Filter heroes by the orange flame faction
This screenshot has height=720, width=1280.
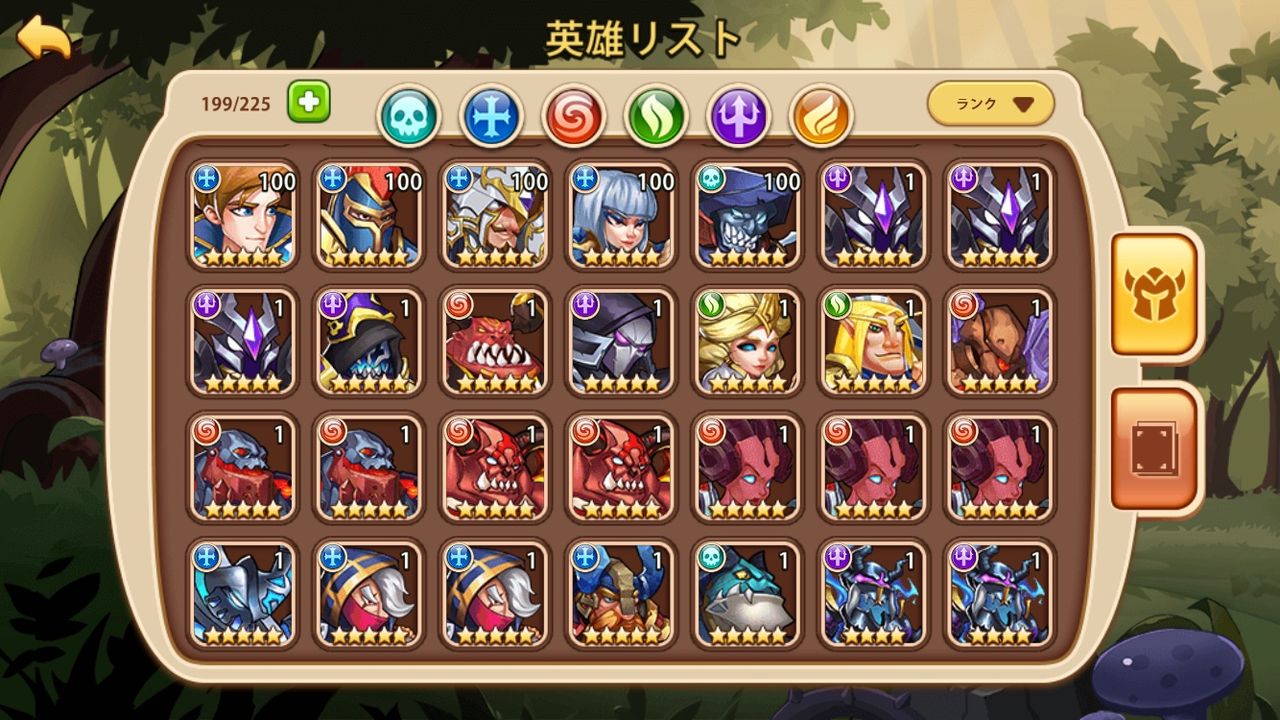822,113
